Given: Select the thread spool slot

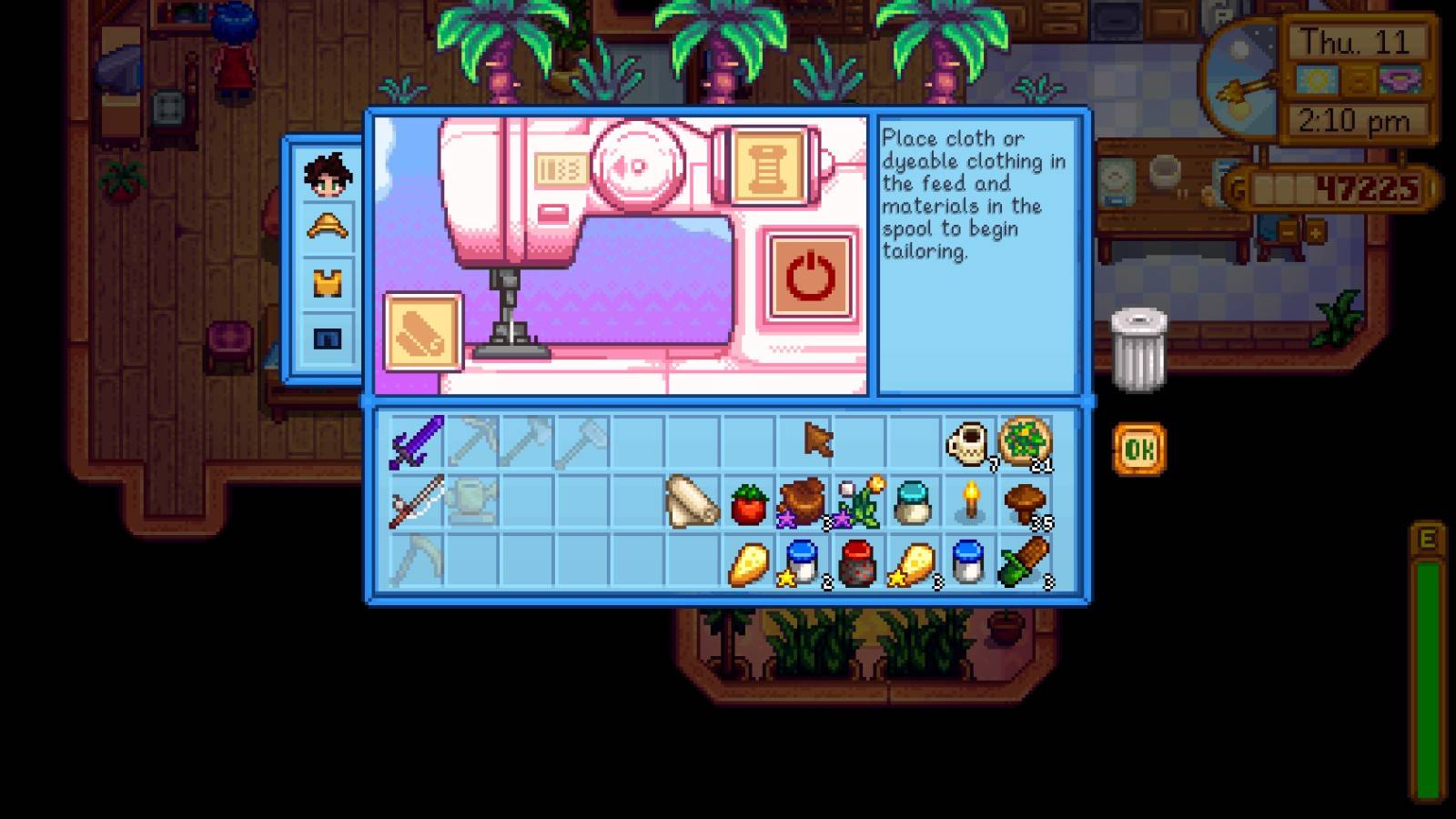Looking at the screenshot, I should [x=766, y=166].
